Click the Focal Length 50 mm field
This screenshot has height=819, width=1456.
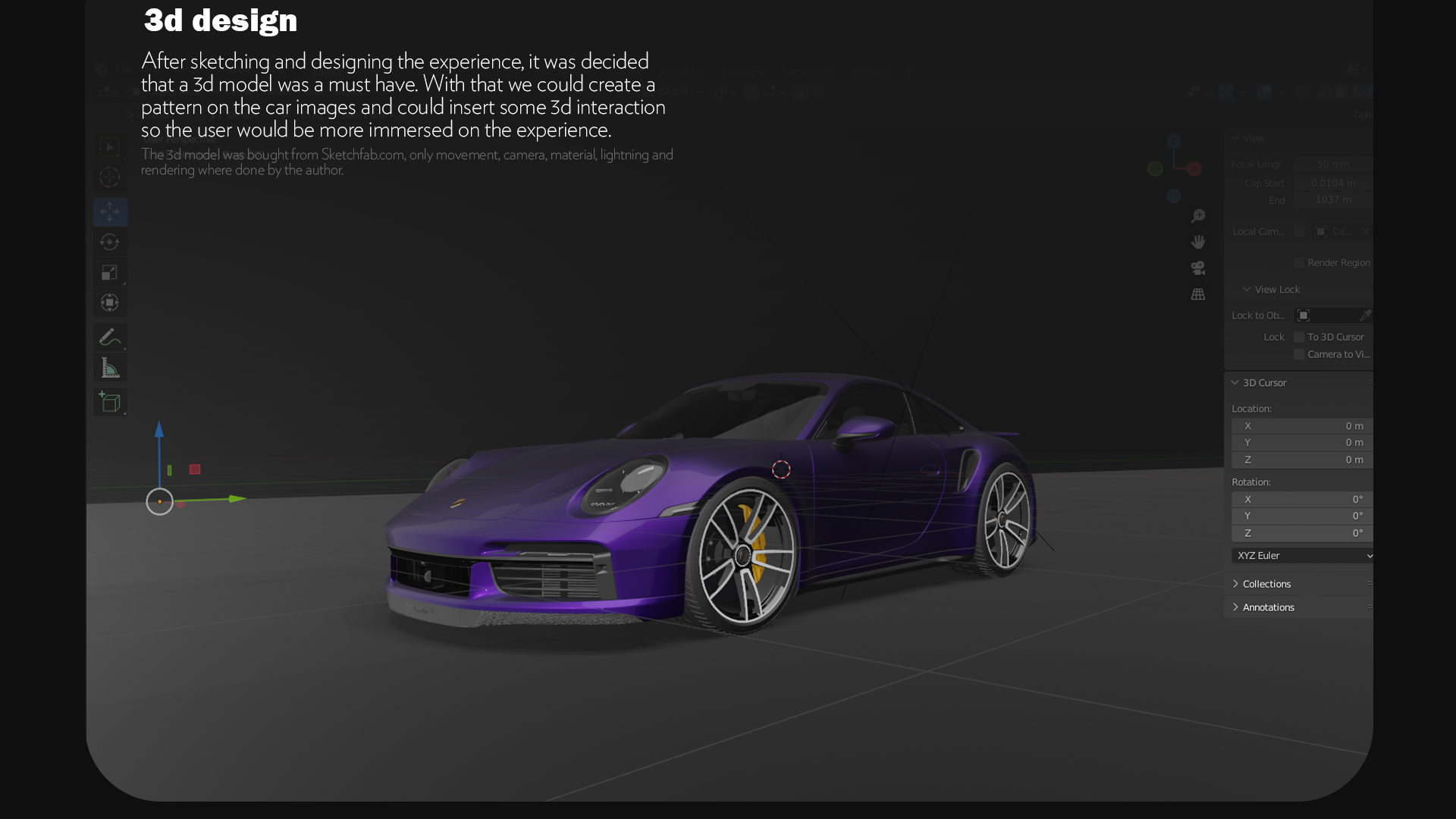tap(1332, 165)
